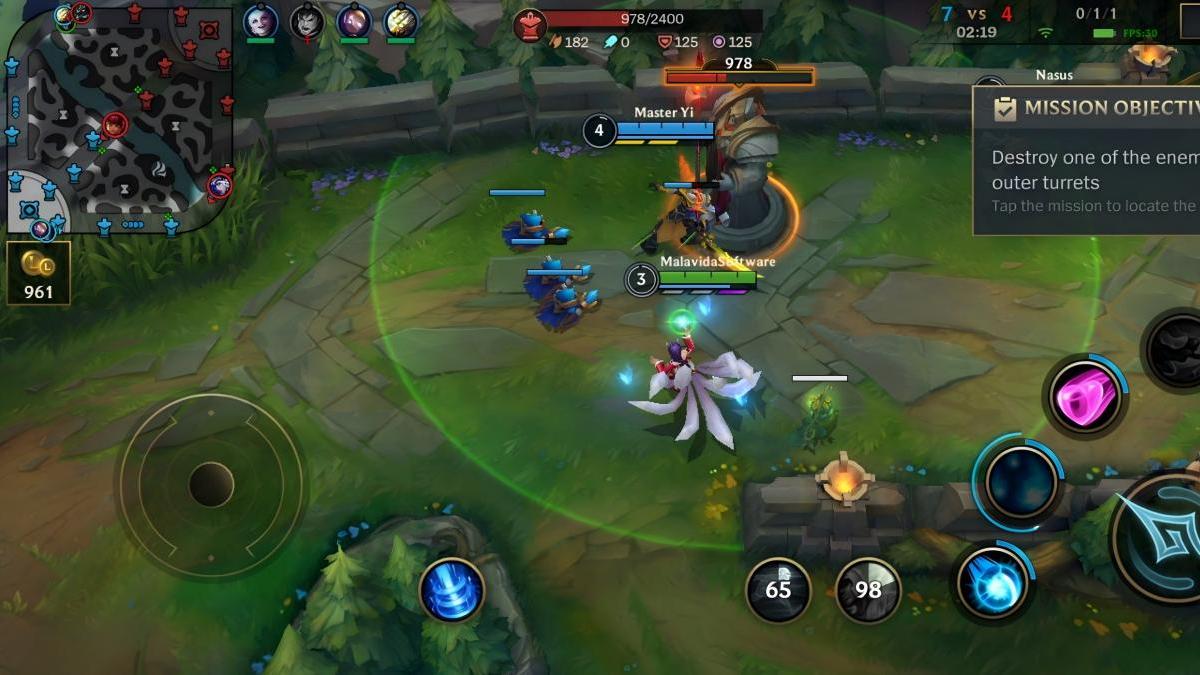Tap the virtual movement joystick
Viewport: 1200px width, 675px height.
point(211,485)
